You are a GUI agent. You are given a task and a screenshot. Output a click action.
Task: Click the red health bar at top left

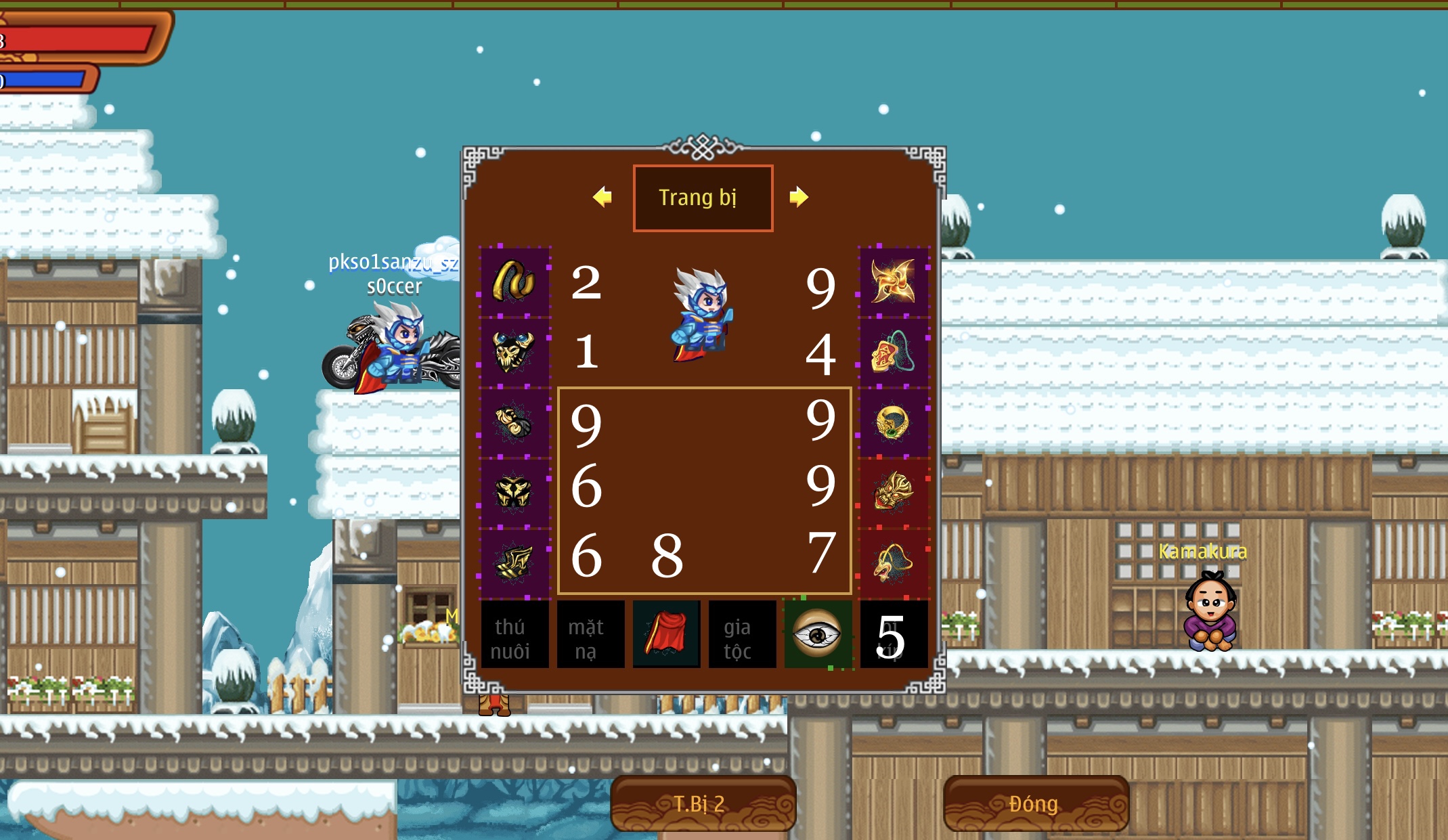pos(74,41)
